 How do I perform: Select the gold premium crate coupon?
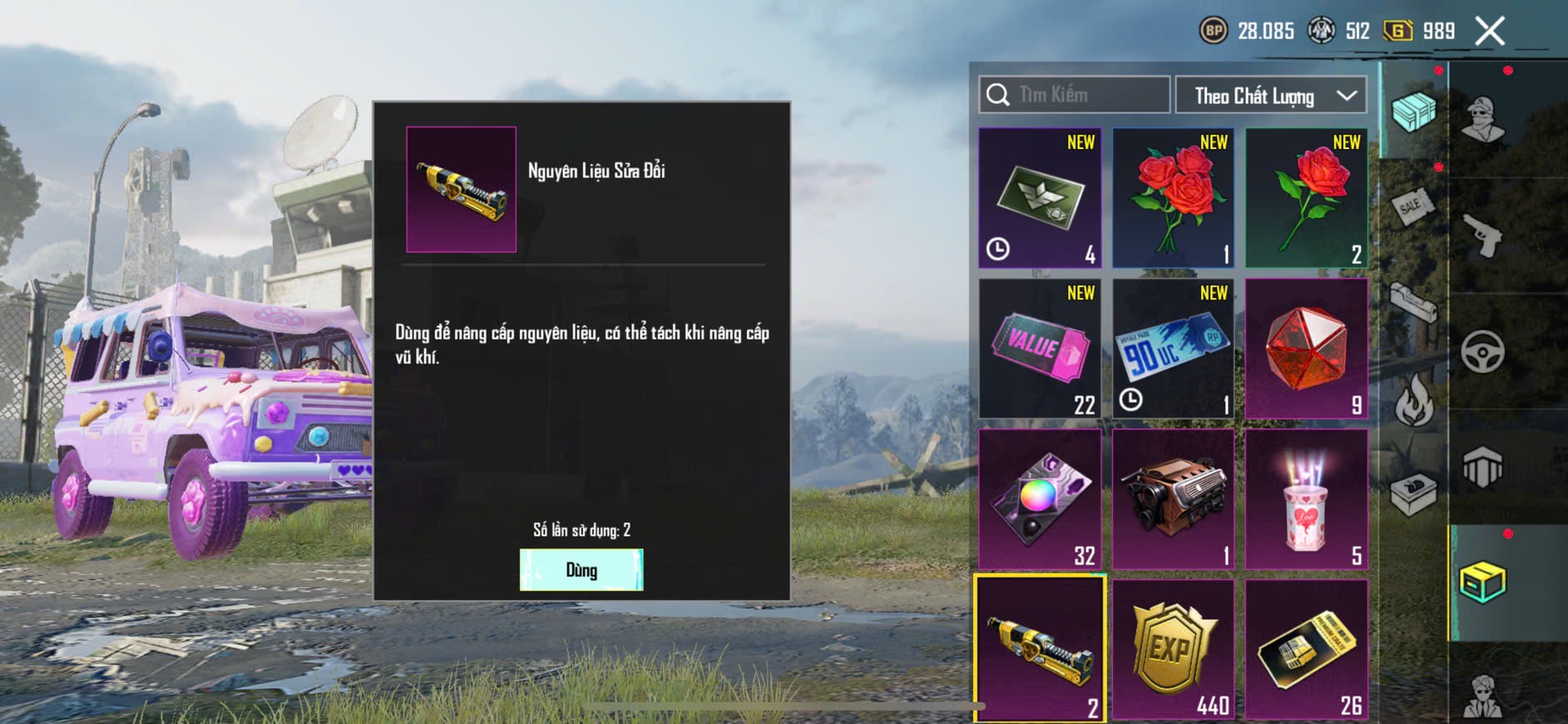(1306, 649)
